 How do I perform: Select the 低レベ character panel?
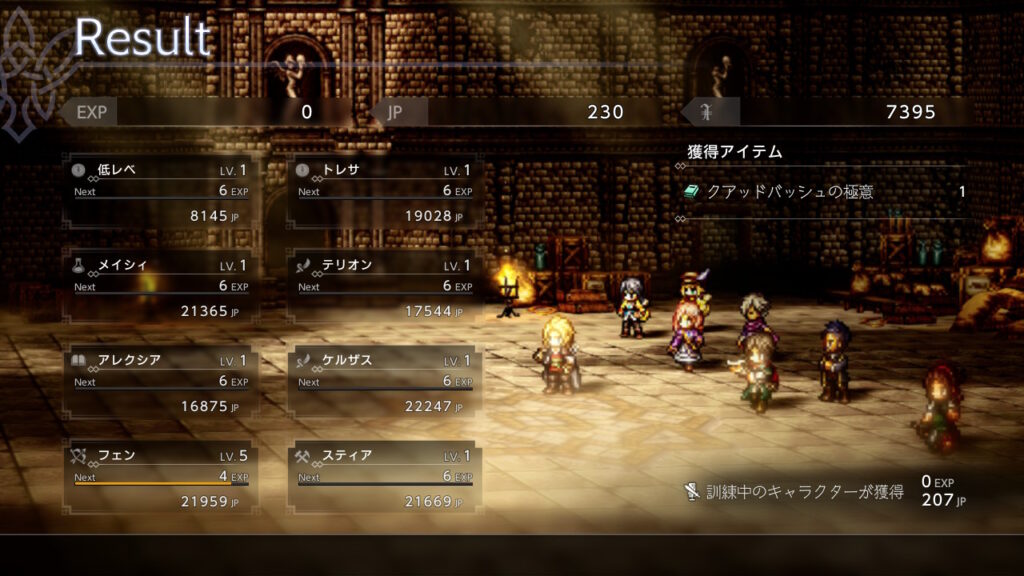(161, 192)
